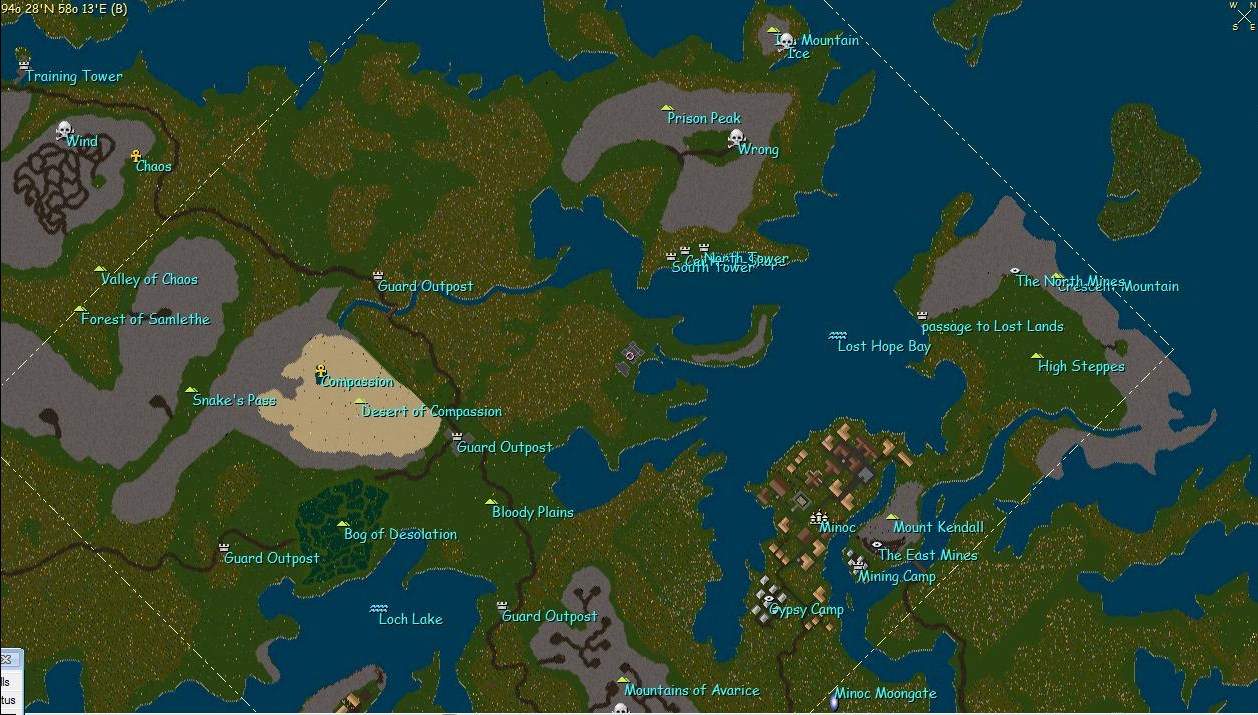The width and height of the screenshot is (1258, 715).
Task: Click the compass rose indicator
Action: click(1244, 15)
